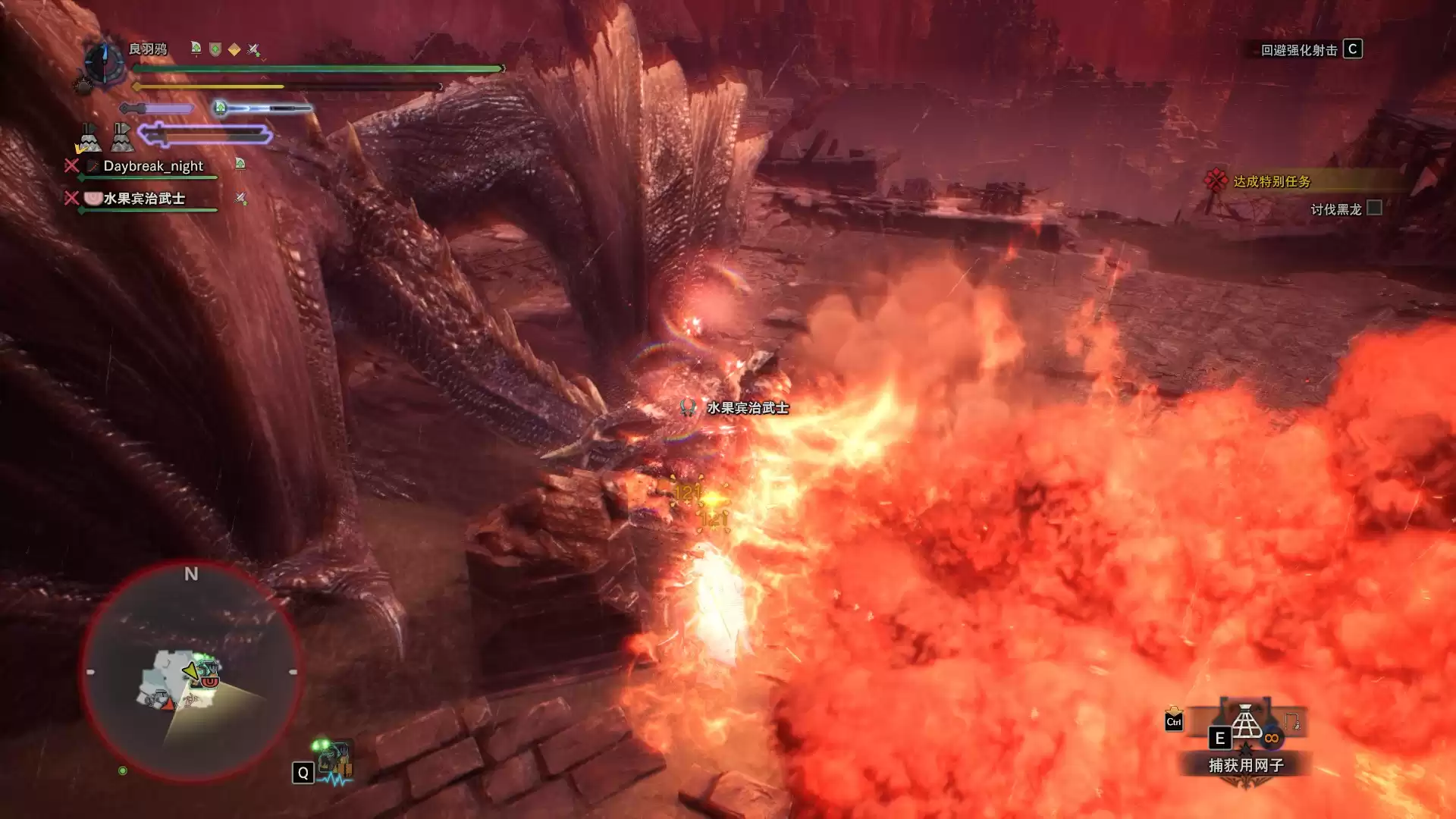This screenshot has height=819, width=1456.
Task: Select party member Daybreak_night
Action: (x=152, y=166)
